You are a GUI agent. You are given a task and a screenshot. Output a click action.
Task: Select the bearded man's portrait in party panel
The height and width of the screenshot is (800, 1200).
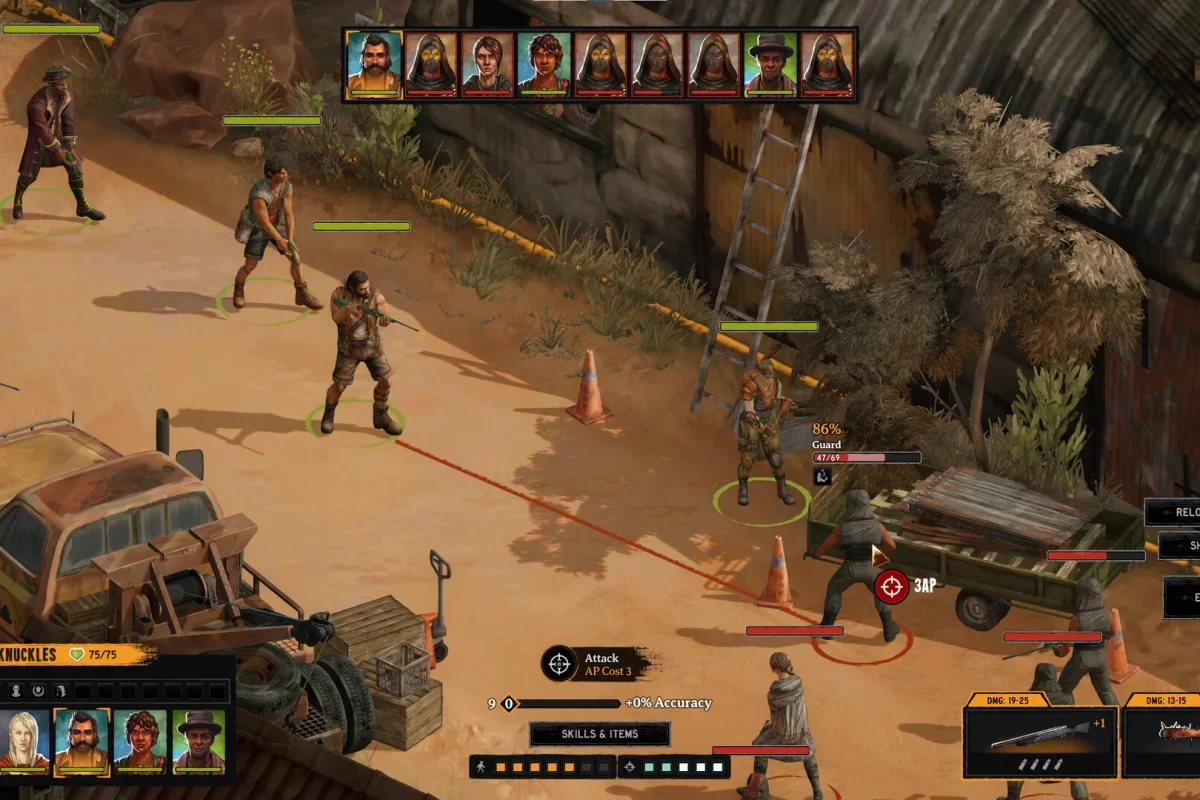(x=81, y=741)
